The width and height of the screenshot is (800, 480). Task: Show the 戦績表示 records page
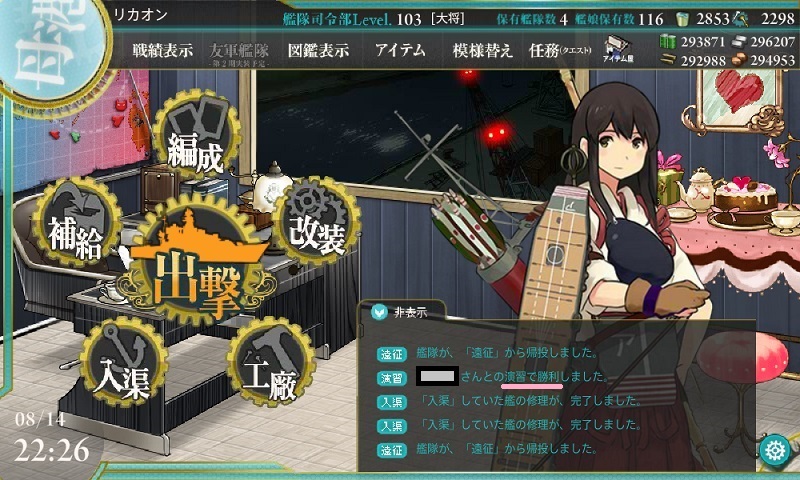[x=162, y=51]
